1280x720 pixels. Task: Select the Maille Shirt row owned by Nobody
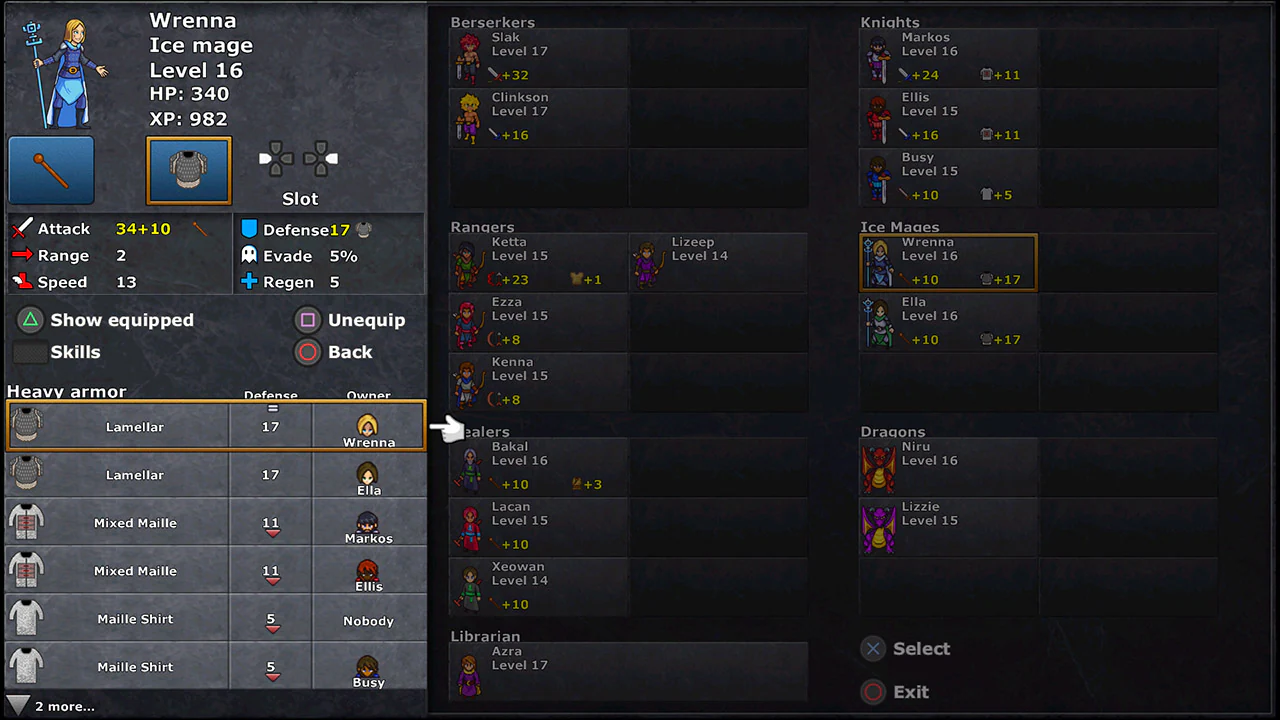(x=135, y=618)
